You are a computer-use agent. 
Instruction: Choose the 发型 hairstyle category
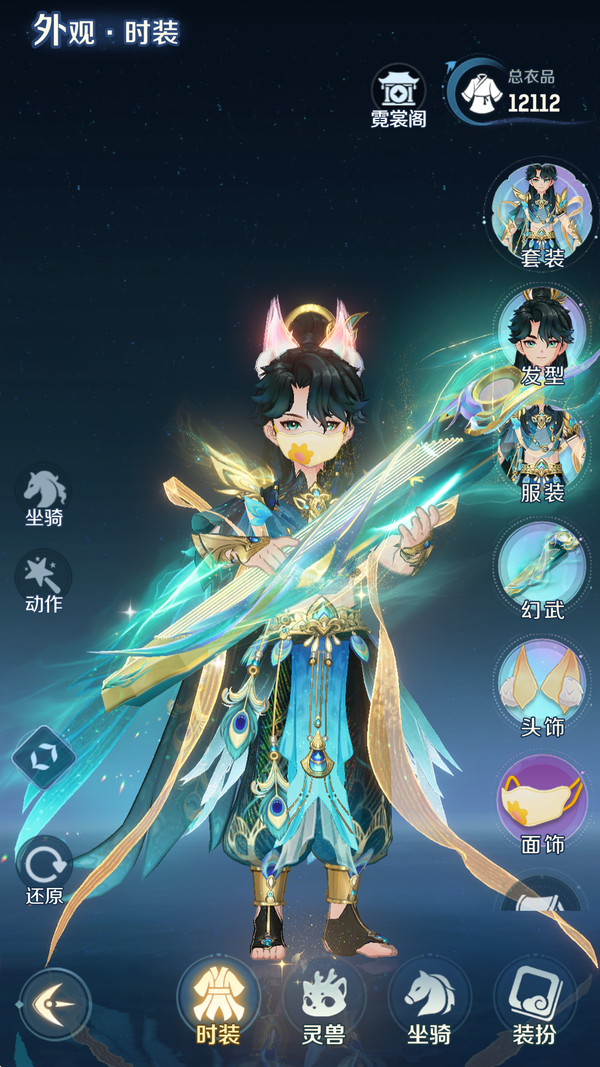tap(542, 334)
